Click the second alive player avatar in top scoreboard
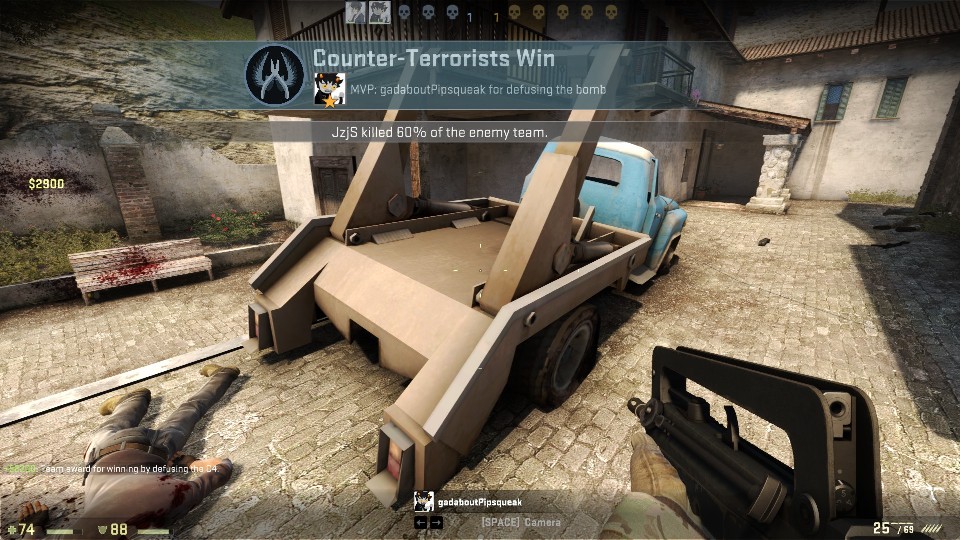Viewport: 960px width, 540px height. (379, 12)
